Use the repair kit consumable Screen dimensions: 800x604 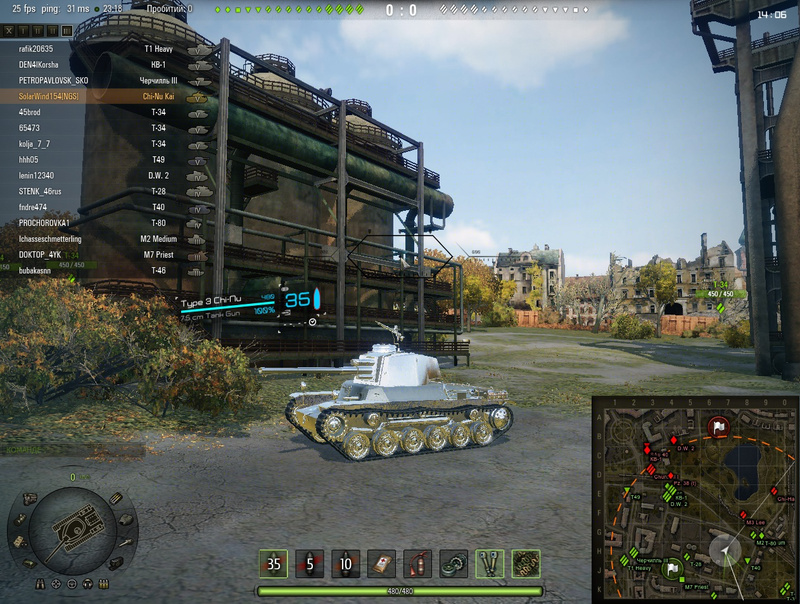pos(454,564)
